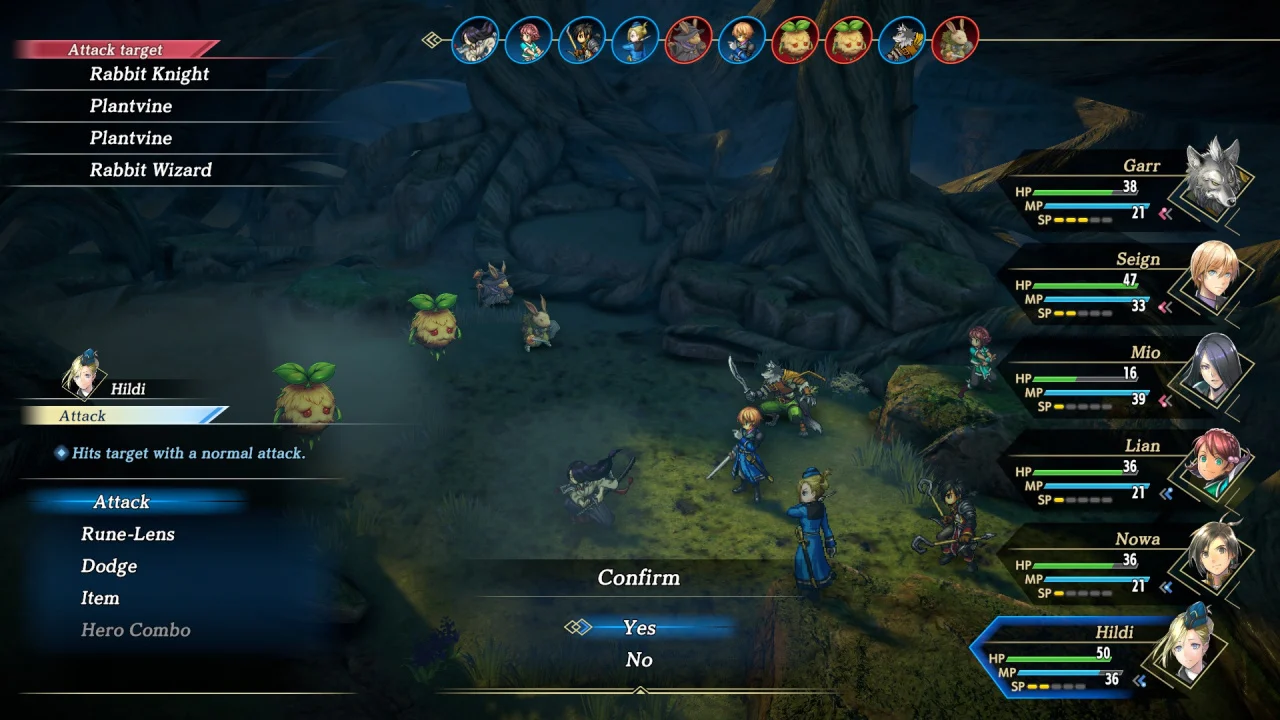Open the Item command
Image resolution: width=1280 pixels, height=720 pixels.
[100, 598]
